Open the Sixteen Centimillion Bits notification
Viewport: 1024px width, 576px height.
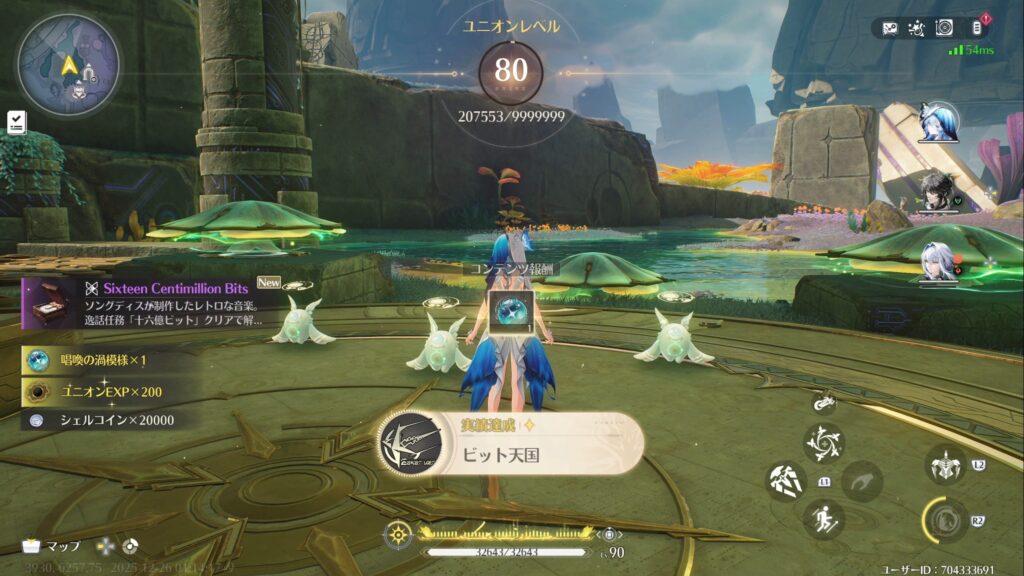point(145,303)
